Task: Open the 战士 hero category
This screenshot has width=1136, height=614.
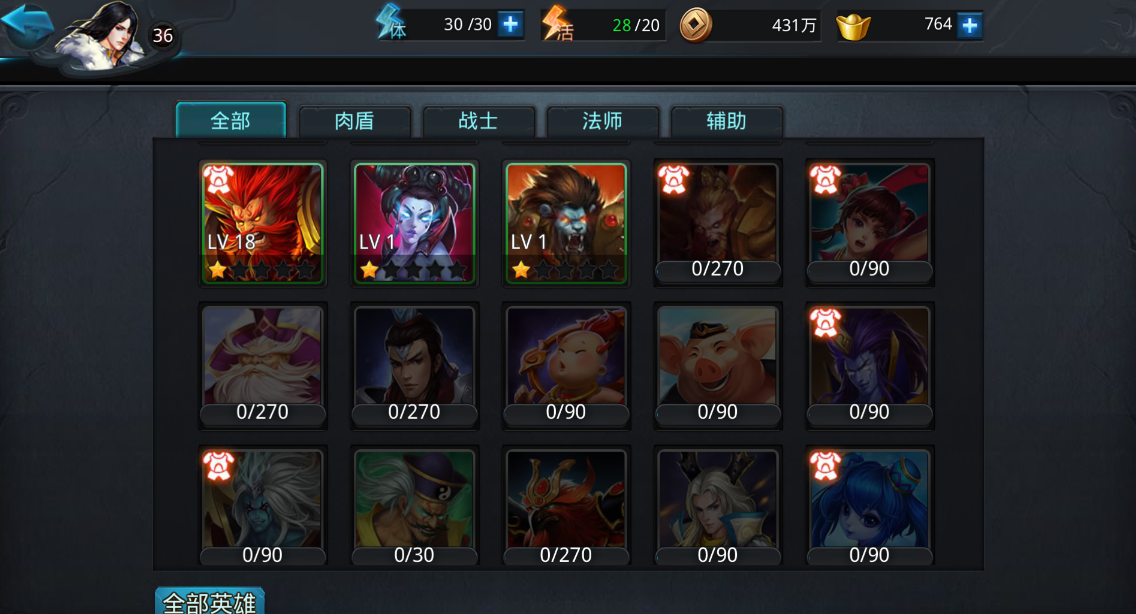Action: click(x=479, y=122)
